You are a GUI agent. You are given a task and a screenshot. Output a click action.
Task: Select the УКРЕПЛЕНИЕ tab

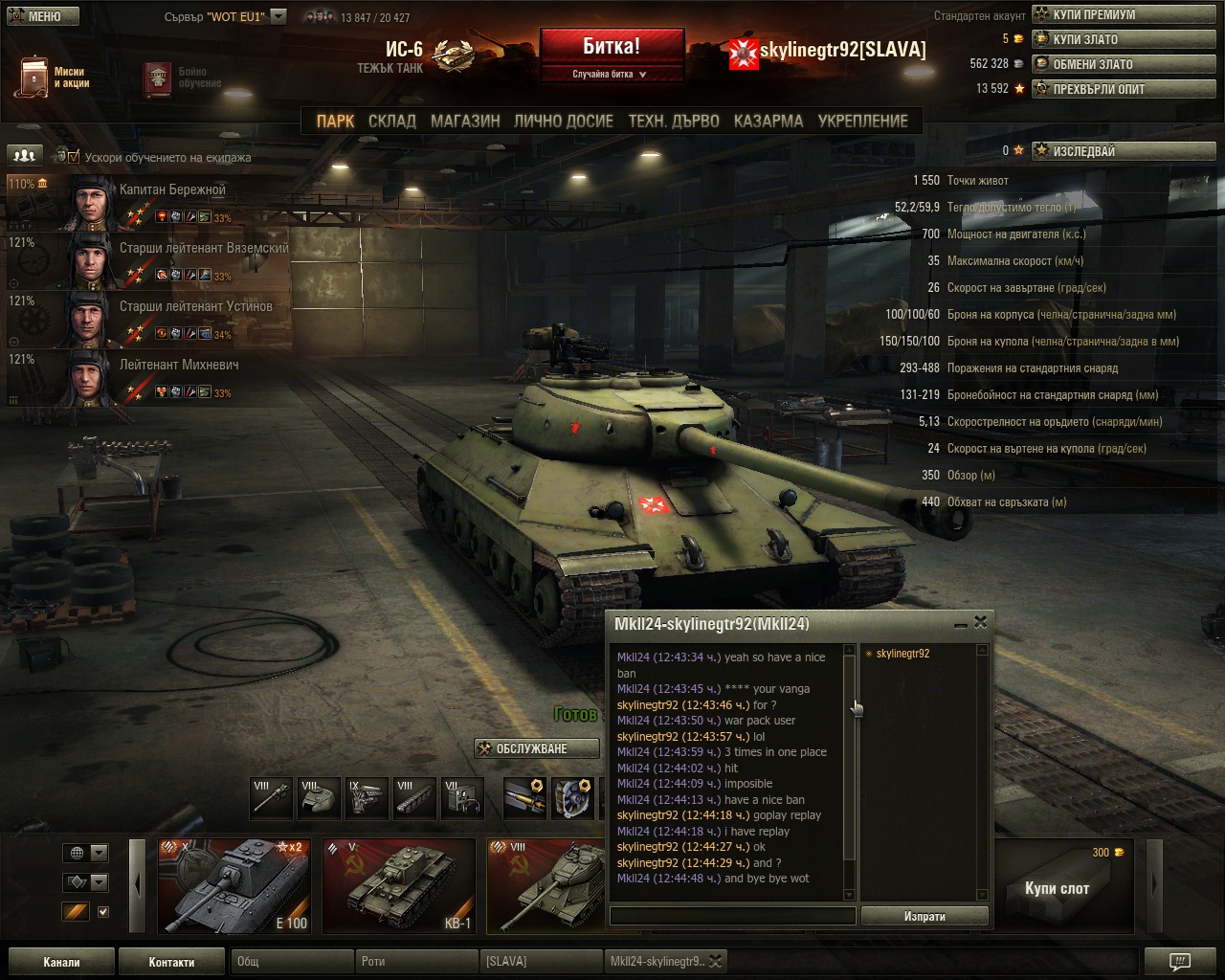(862, 122)
